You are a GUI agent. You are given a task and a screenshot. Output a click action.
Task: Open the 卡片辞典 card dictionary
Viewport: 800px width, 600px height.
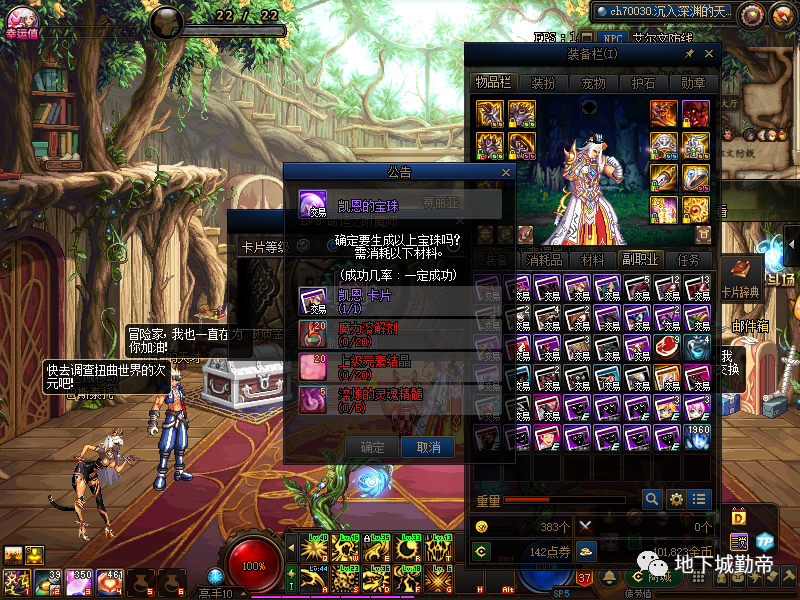741,278
